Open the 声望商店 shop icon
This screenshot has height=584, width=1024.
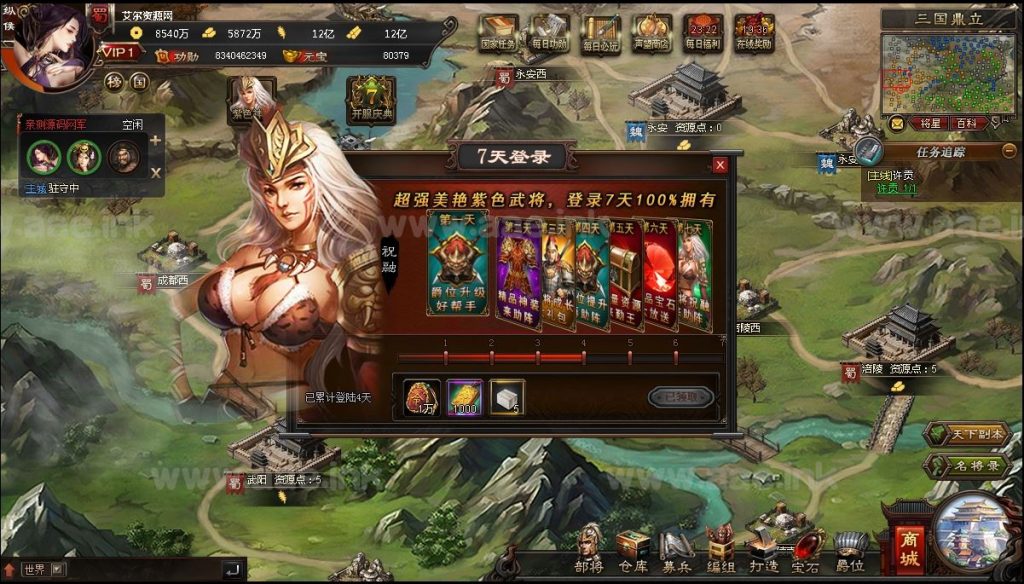point(652,32)
